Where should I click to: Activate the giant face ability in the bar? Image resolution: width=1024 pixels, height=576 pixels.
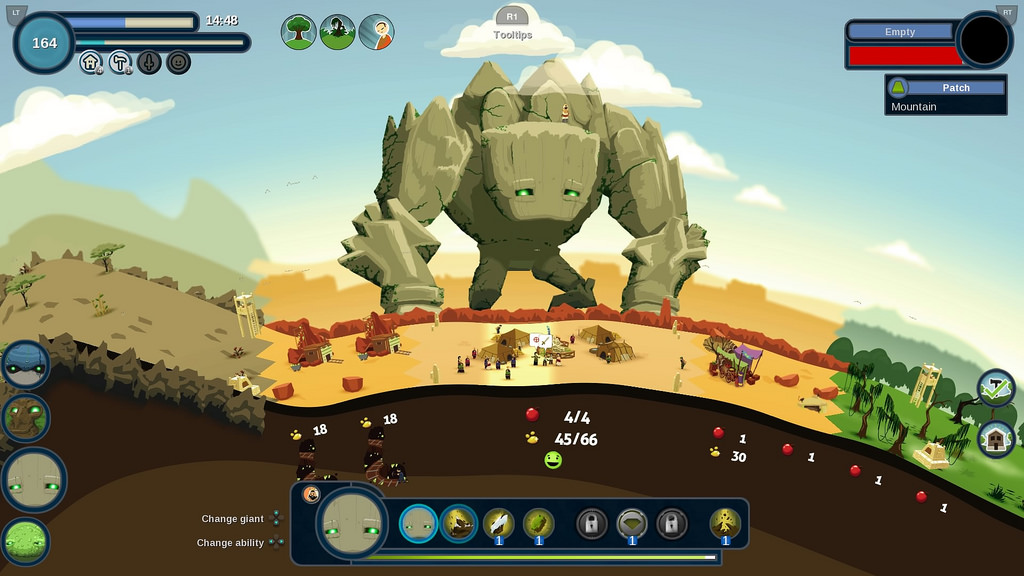[418, 523]
